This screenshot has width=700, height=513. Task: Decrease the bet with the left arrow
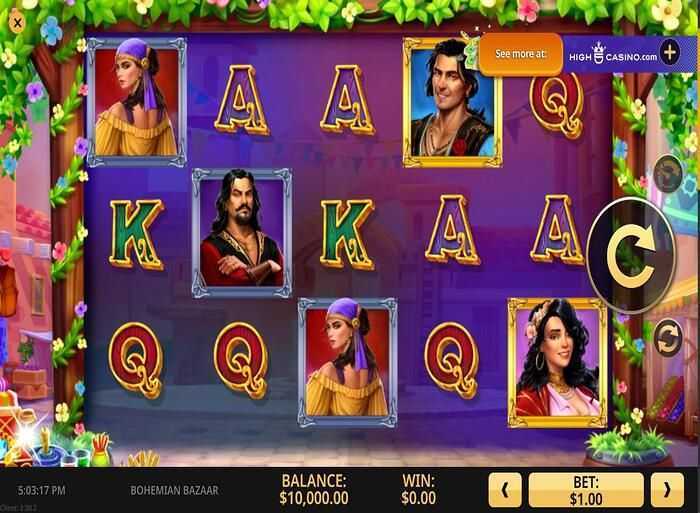coord(507,489)
